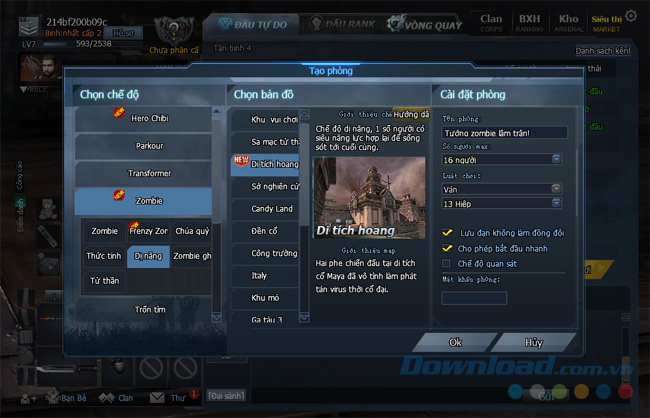Select the Trốn tìm mode
Viewport: 650px width, 418px height.
click(x=149, y=309)
